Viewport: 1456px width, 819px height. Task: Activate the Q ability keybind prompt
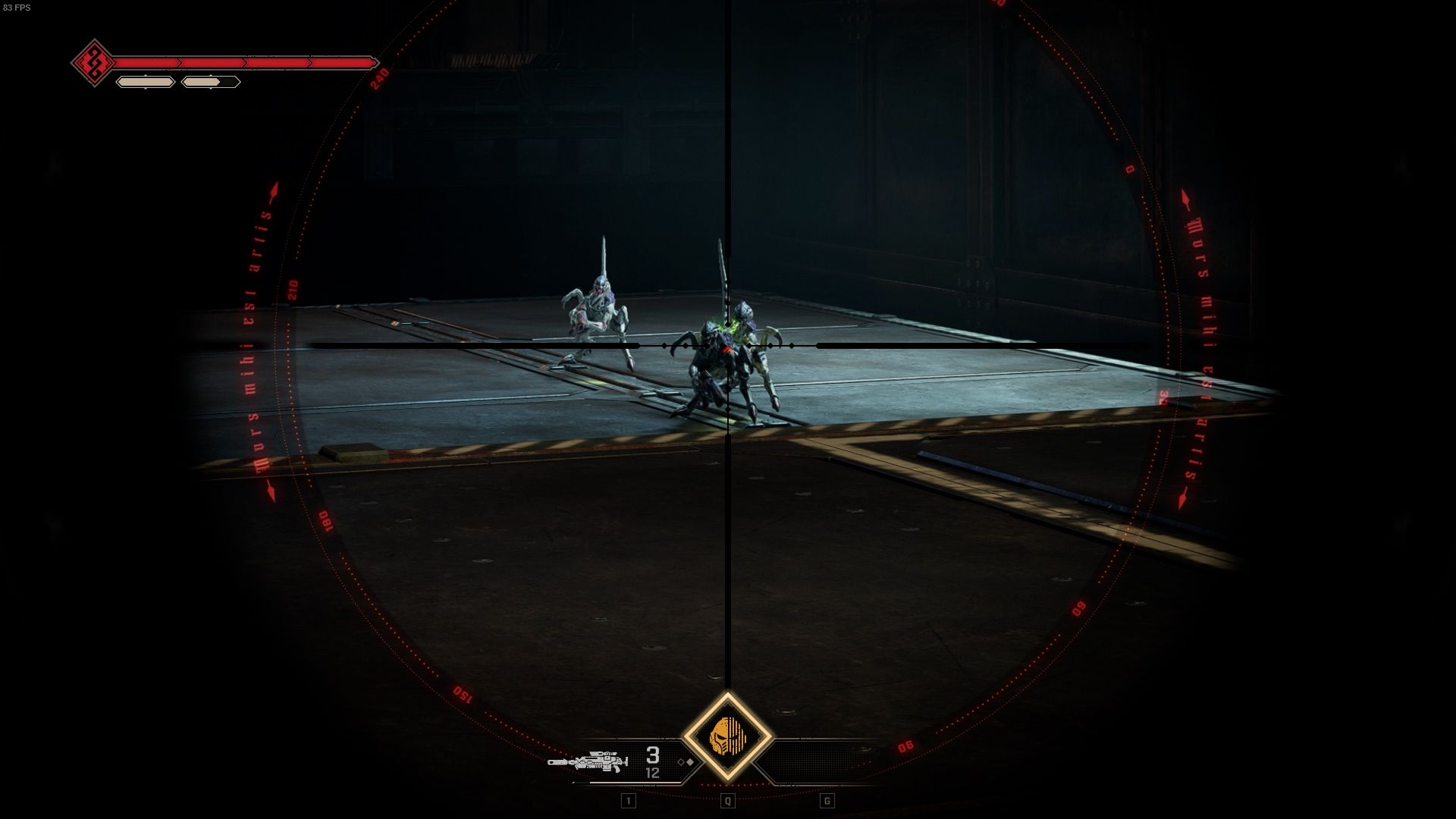click(727, 802)
